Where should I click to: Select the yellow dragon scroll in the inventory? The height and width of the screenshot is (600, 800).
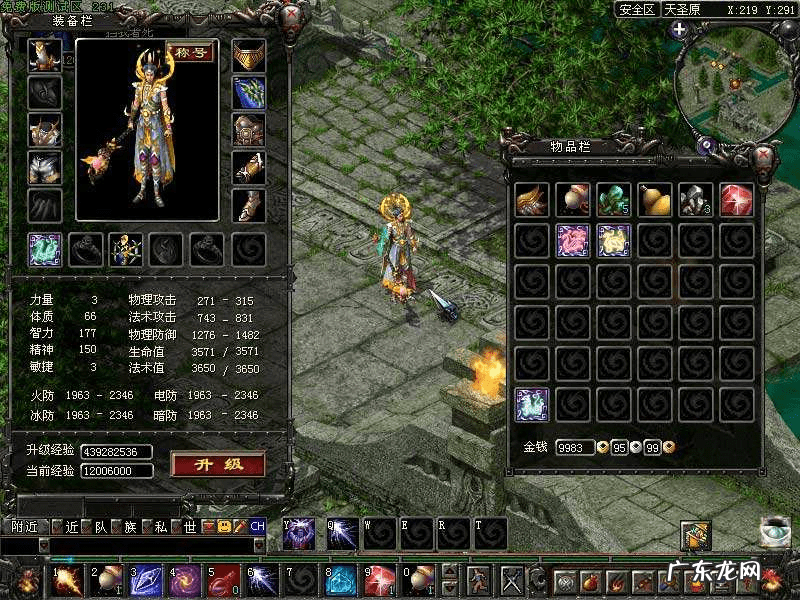614,241
